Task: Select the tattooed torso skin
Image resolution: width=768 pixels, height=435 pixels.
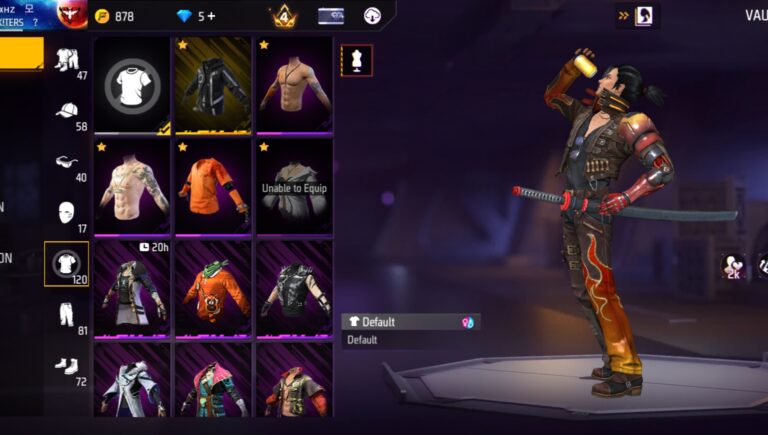Action: 131,185
